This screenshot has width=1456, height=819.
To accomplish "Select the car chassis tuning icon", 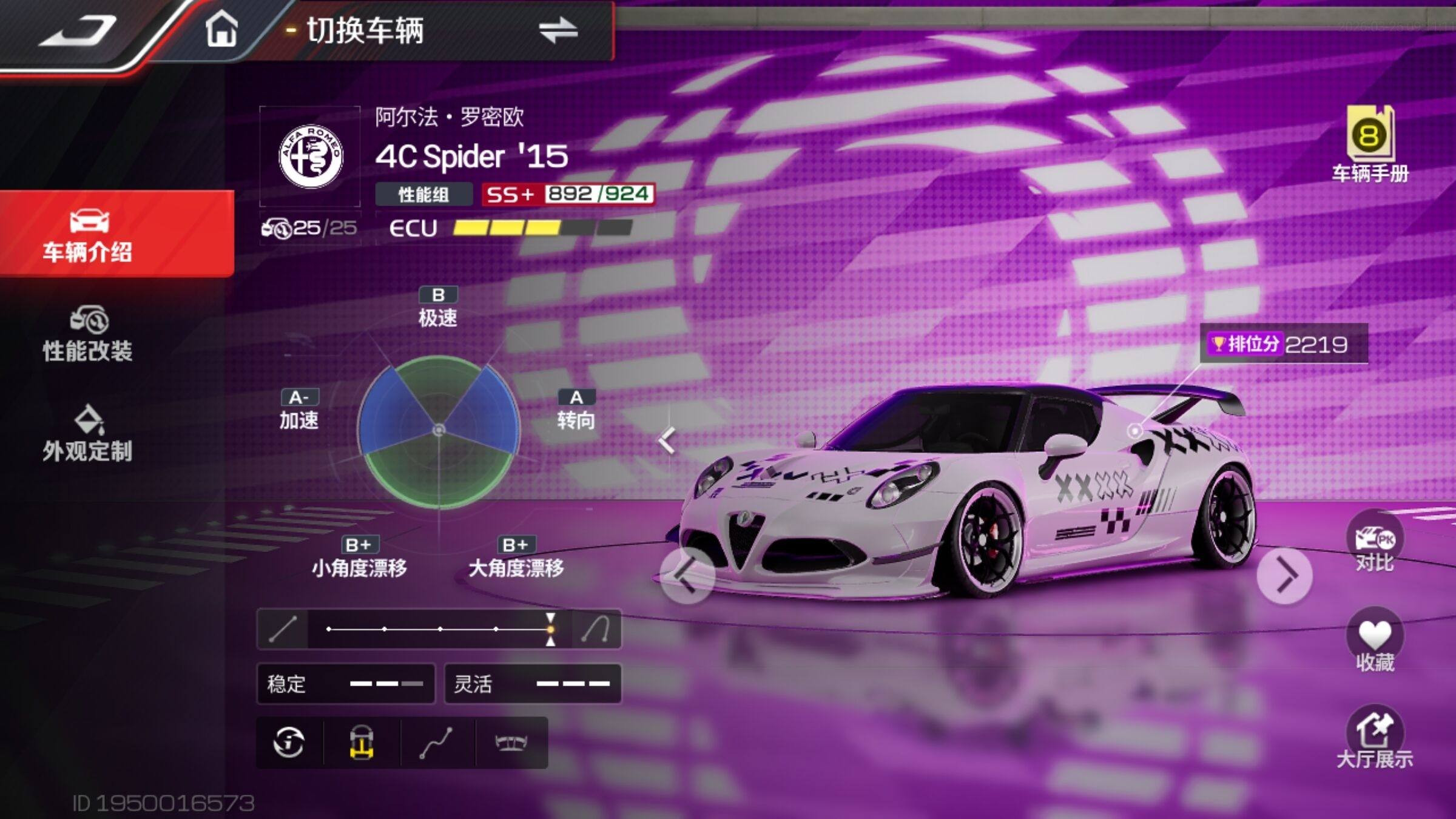I will (362, 743).
